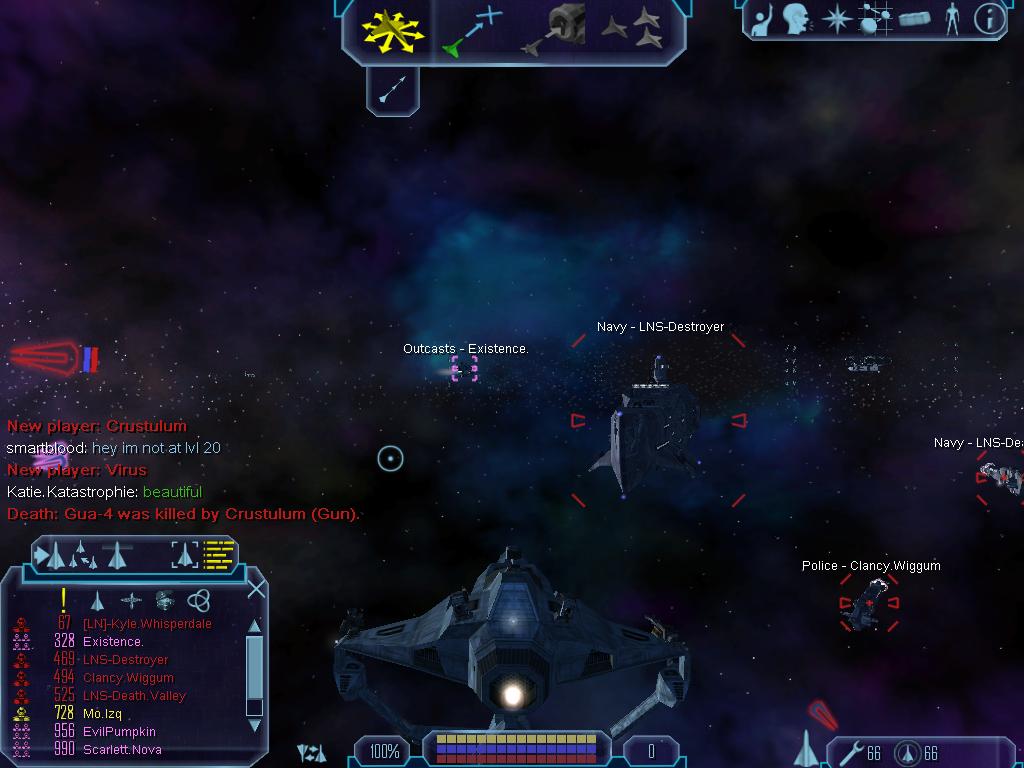Select LNS-Destroyer in the contact list

click(125, 660)
